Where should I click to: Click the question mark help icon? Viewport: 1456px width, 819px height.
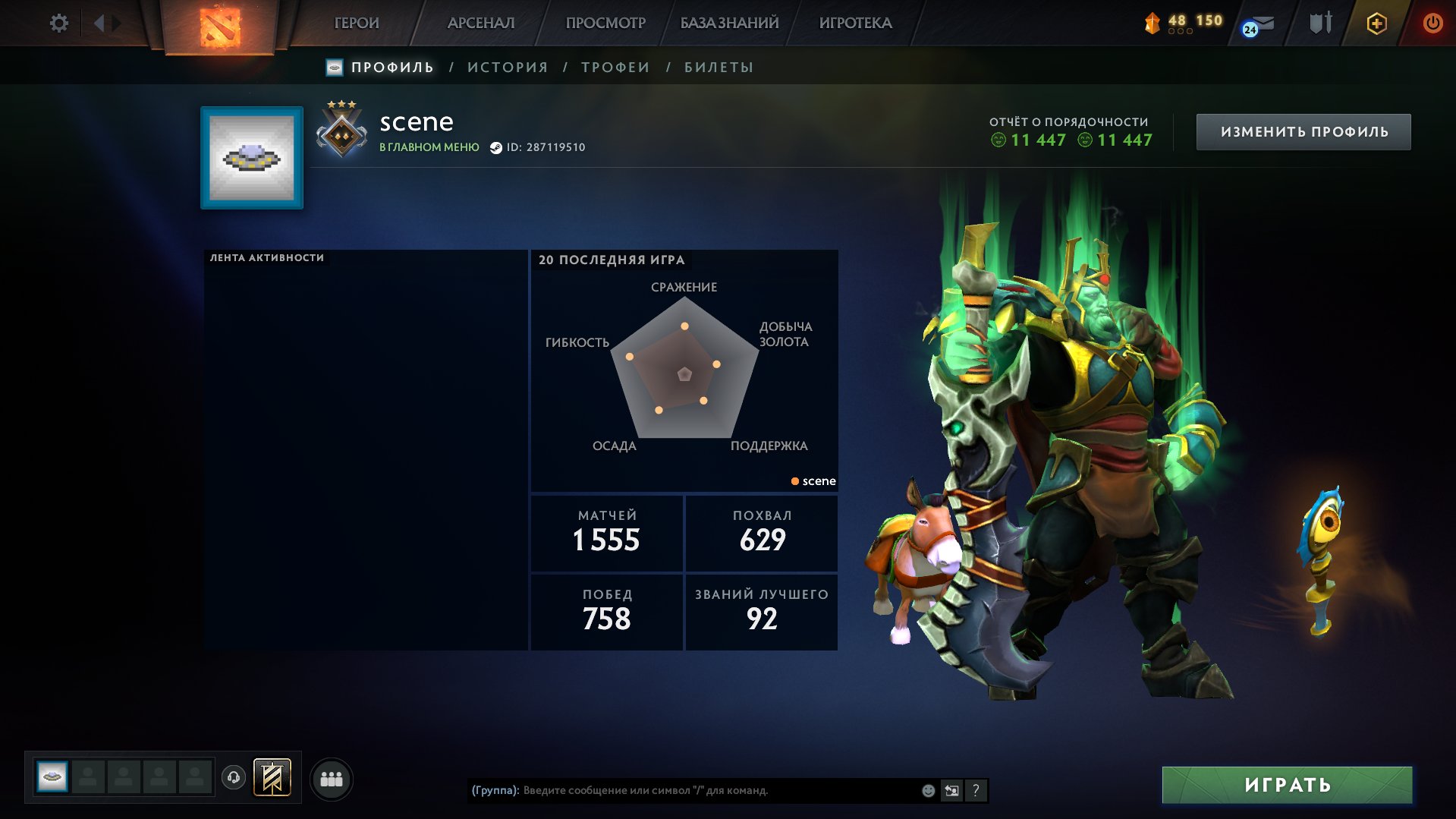pyautogui.click(x=976, y=790)
